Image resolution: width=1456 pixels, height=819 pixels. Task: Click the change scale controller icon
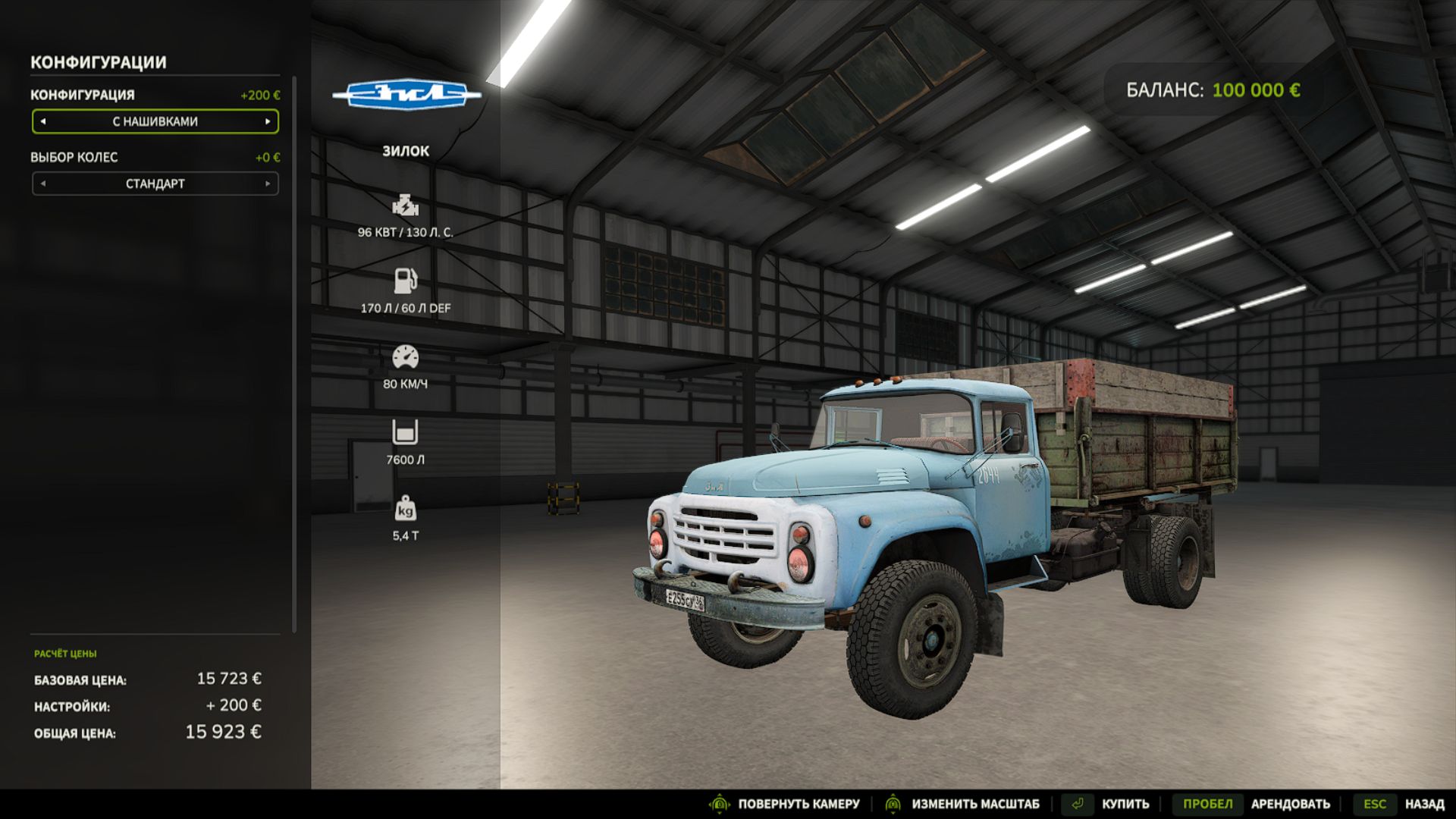click(x=893, y=804)
